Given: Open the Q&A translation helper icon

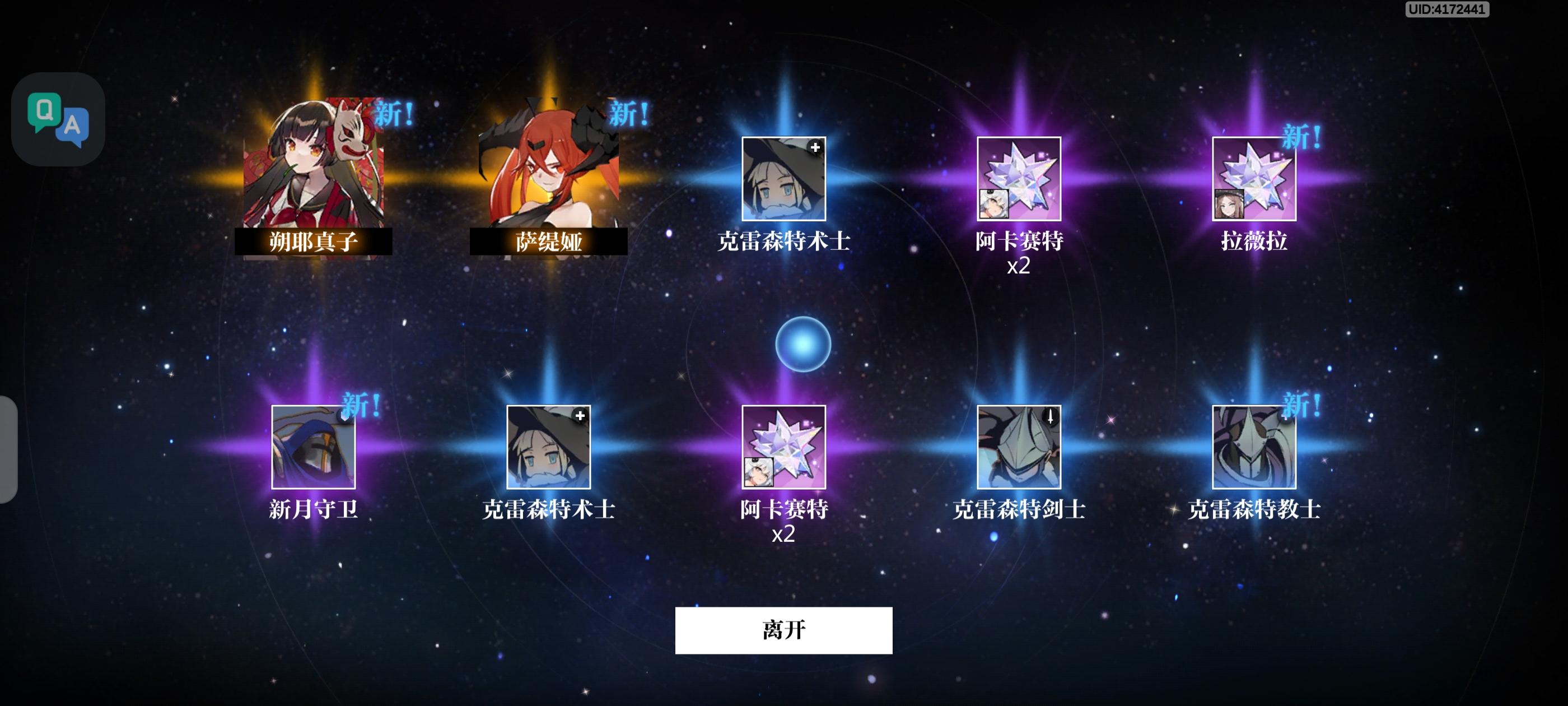Looking at the screenshot, I should [x=59, y=119].
